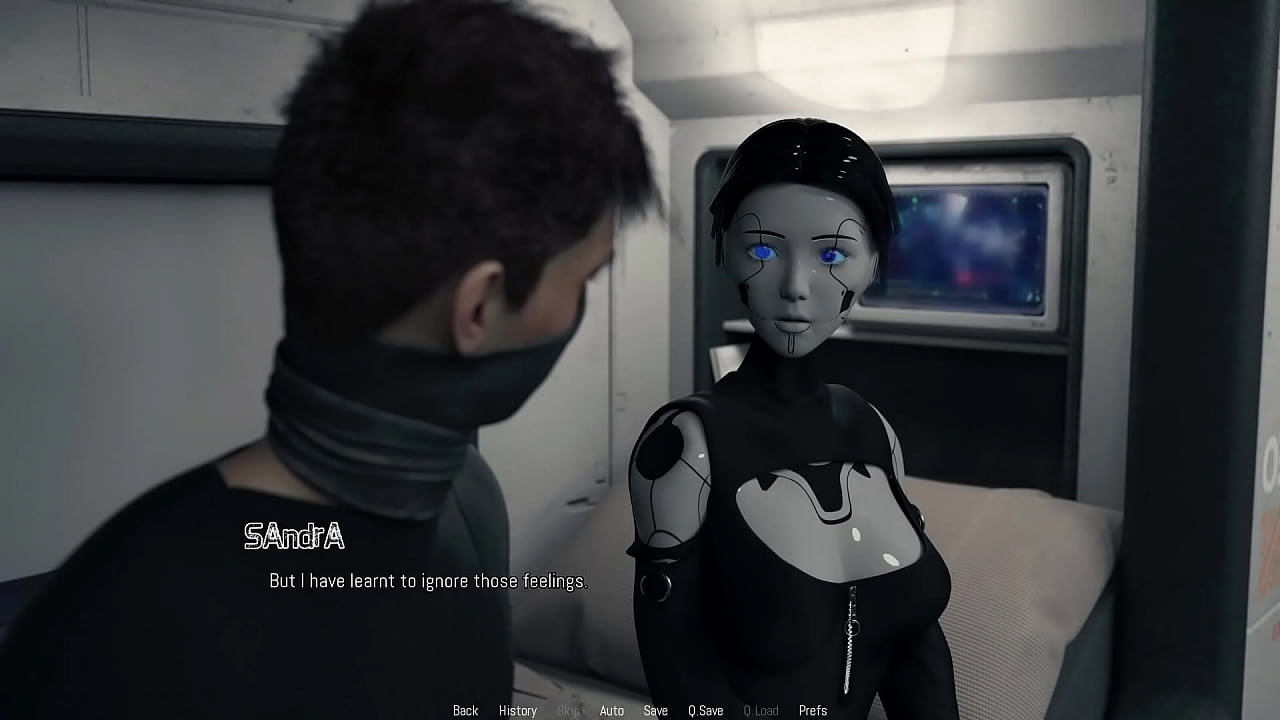Open the dialogue History log

click(x=517, y=710)
